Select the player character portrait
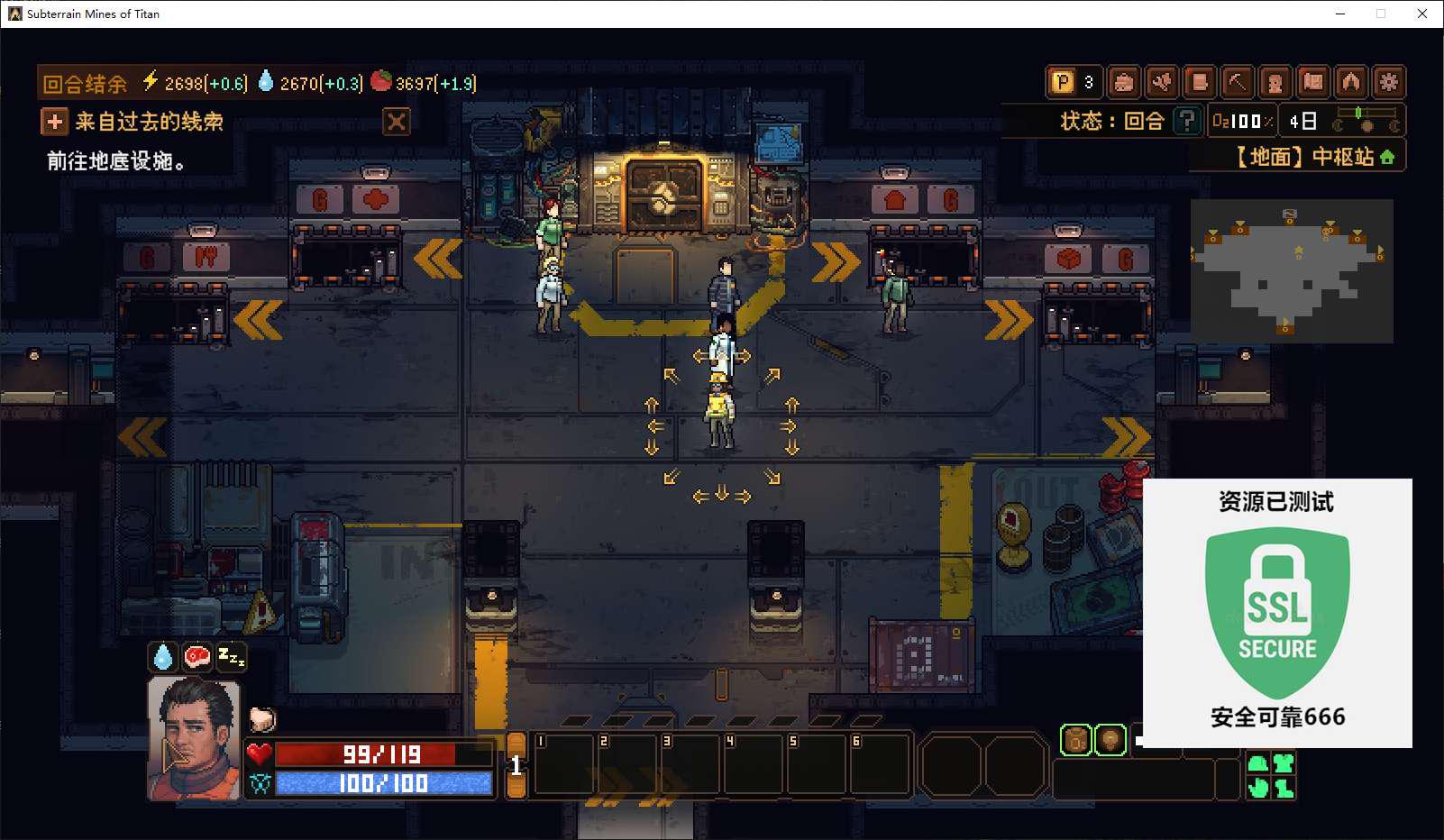The height and width of the screenshot is (840, 1444). tap(194, 739)
